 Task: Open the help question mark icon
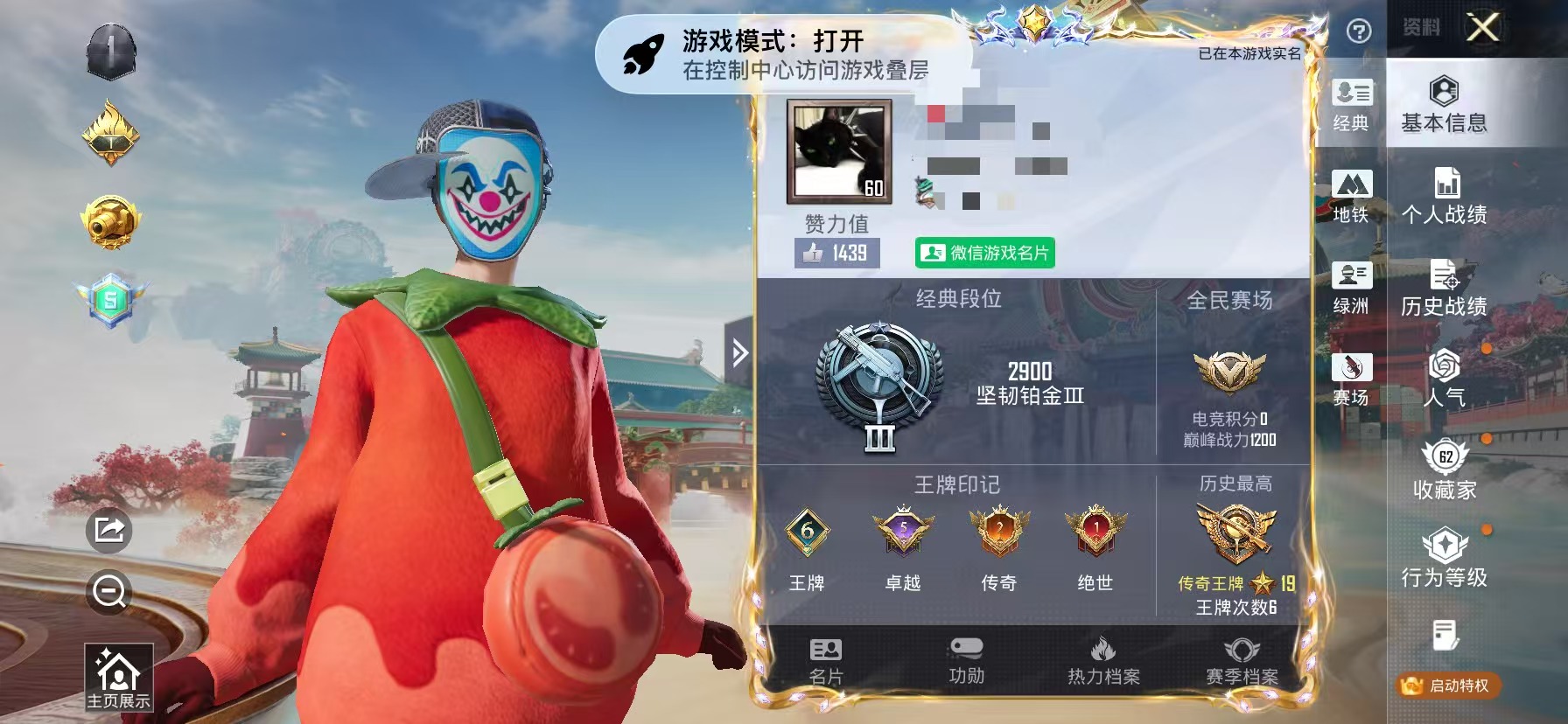[x=1358, y=31]
